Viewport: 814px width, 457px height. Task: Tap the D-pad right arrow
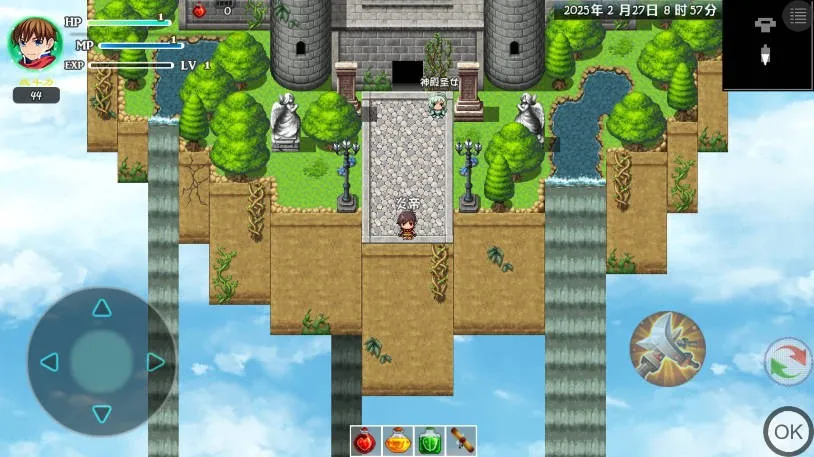(x=155, y=361)
